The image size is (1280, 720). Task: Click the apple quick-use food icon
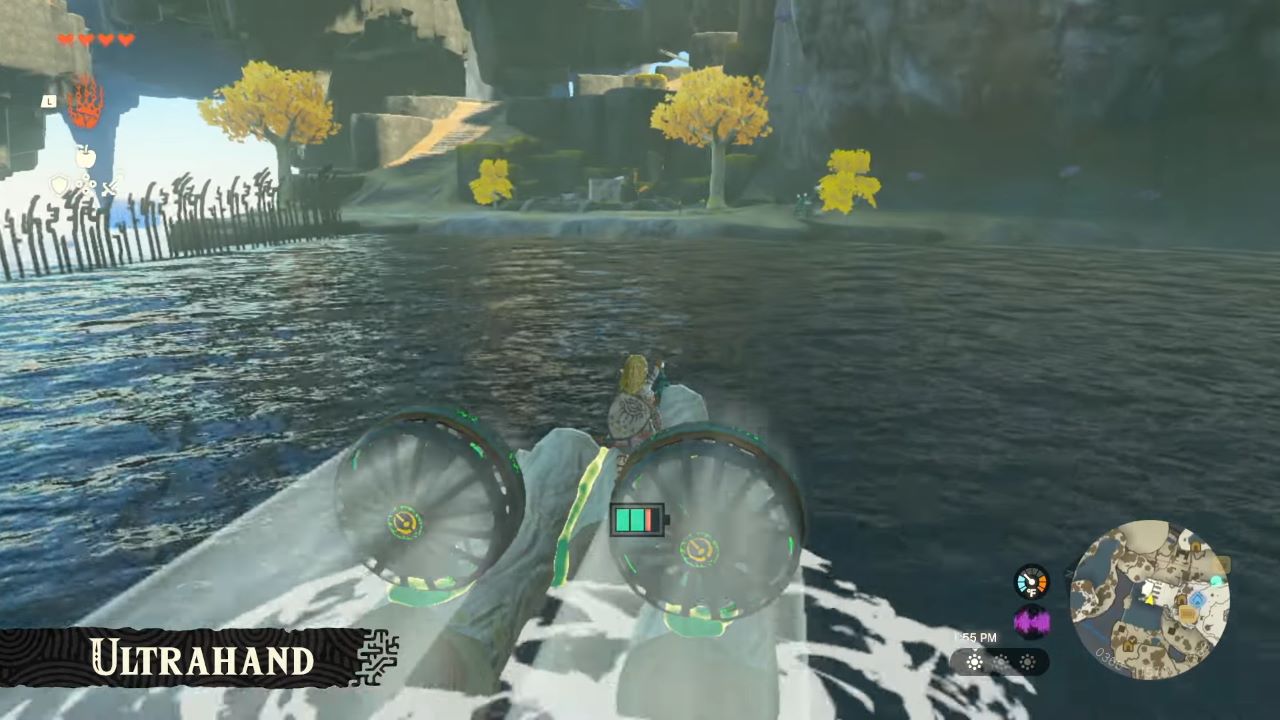(87, 156)
